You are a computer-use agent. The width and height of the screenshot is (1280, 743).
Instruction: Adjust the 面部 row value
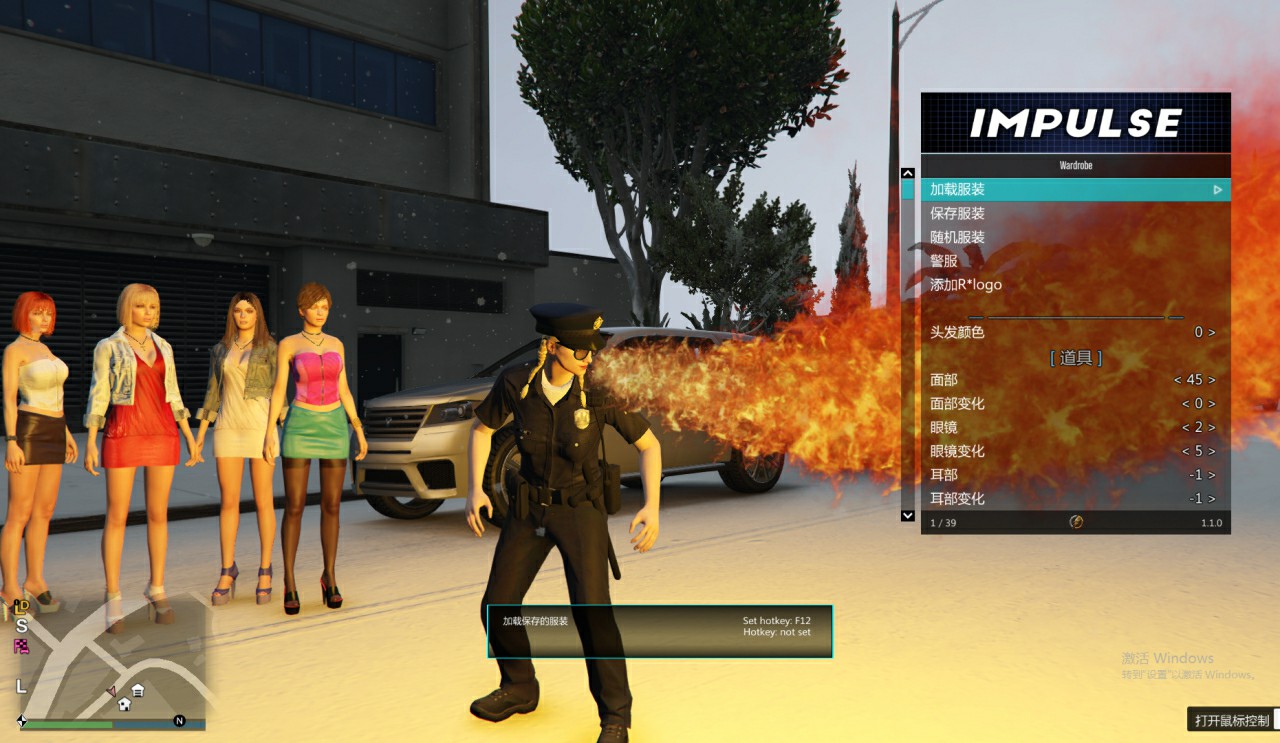pyautogui.click(x=1075, y=380)
